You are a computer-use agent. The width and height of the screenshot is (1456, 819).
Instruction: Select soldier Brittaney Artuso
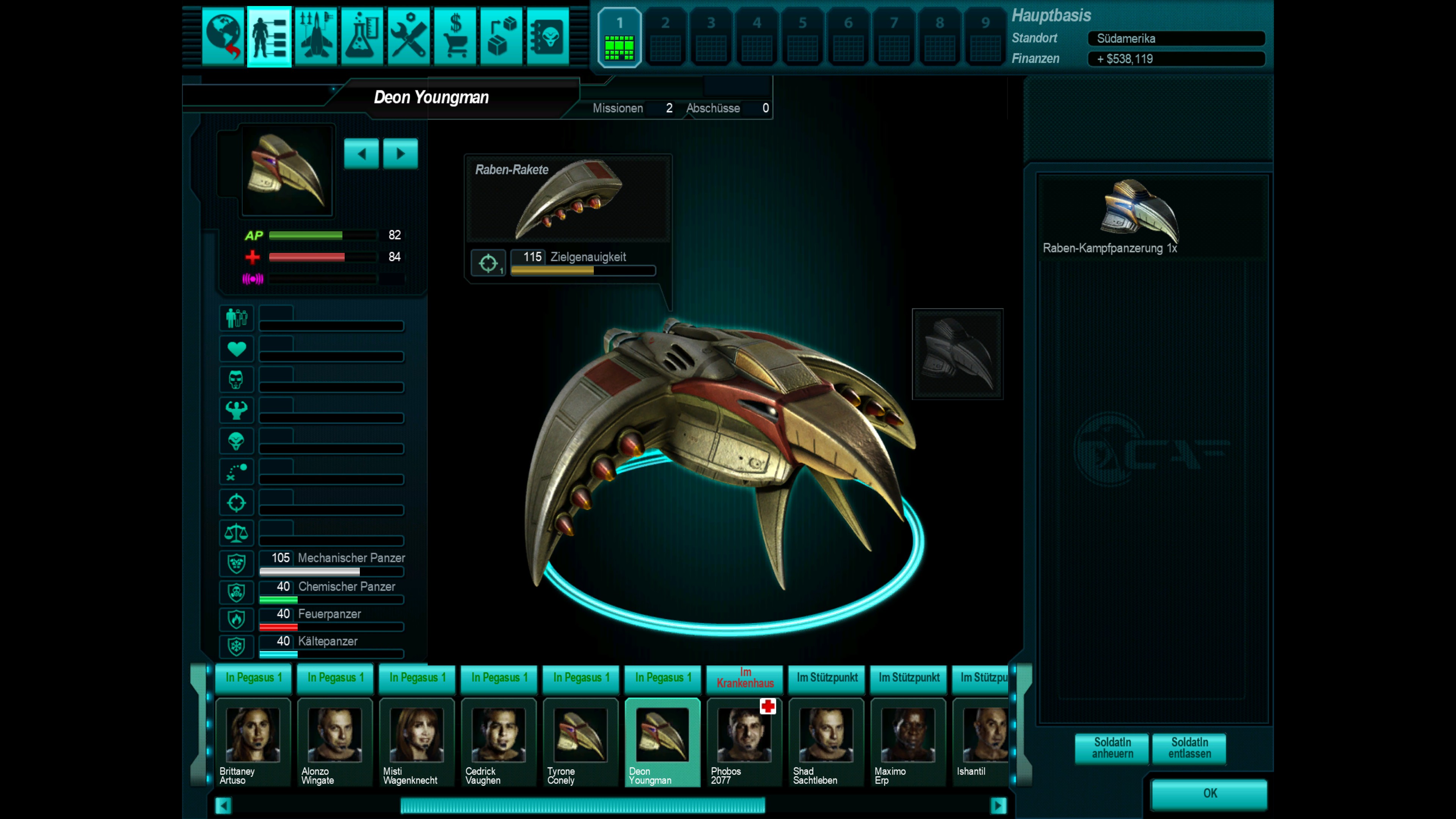click(253, 741)
